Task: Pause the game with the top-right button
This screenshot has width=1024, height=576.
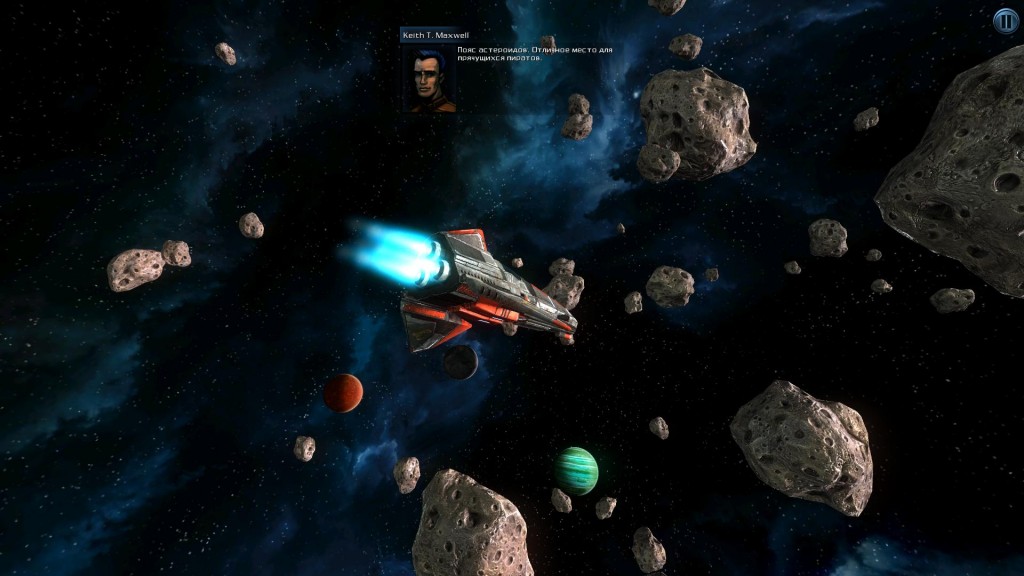Action: click(x=1005, y=20)
